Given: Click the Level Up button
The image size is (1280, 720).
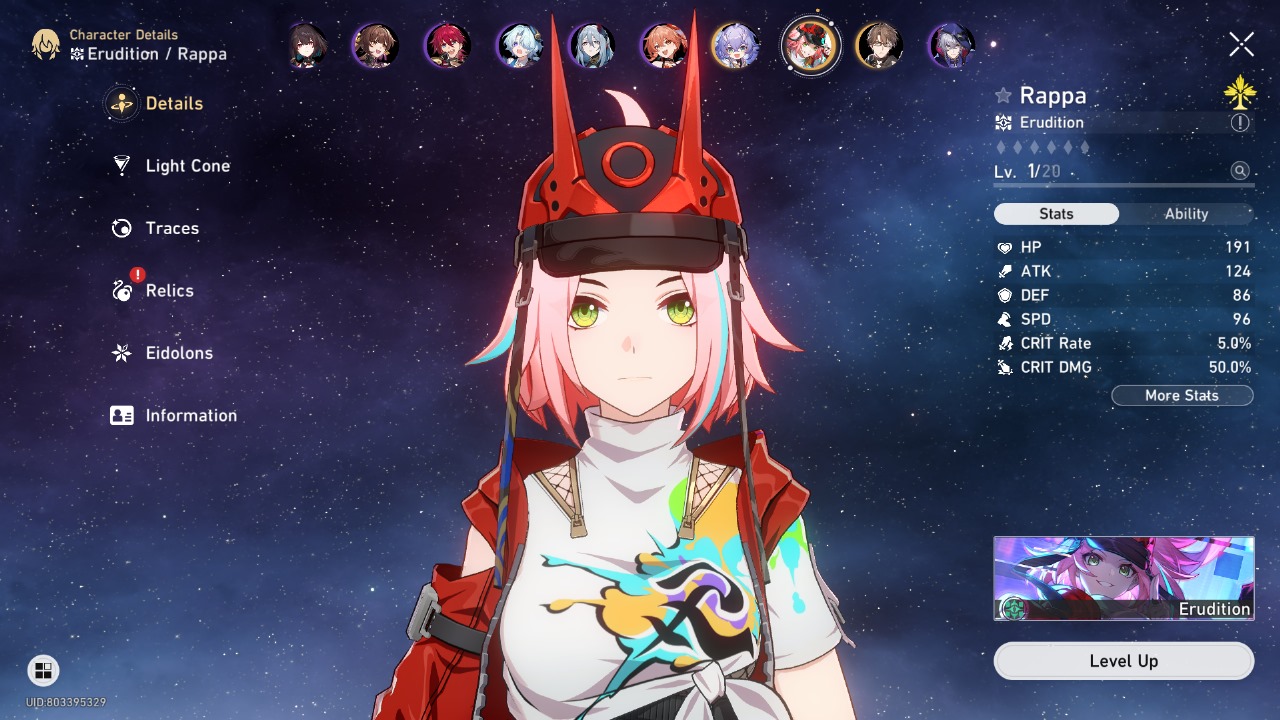Looking at the screenshot, I should pyautogui.click(x=1123, y=660).
